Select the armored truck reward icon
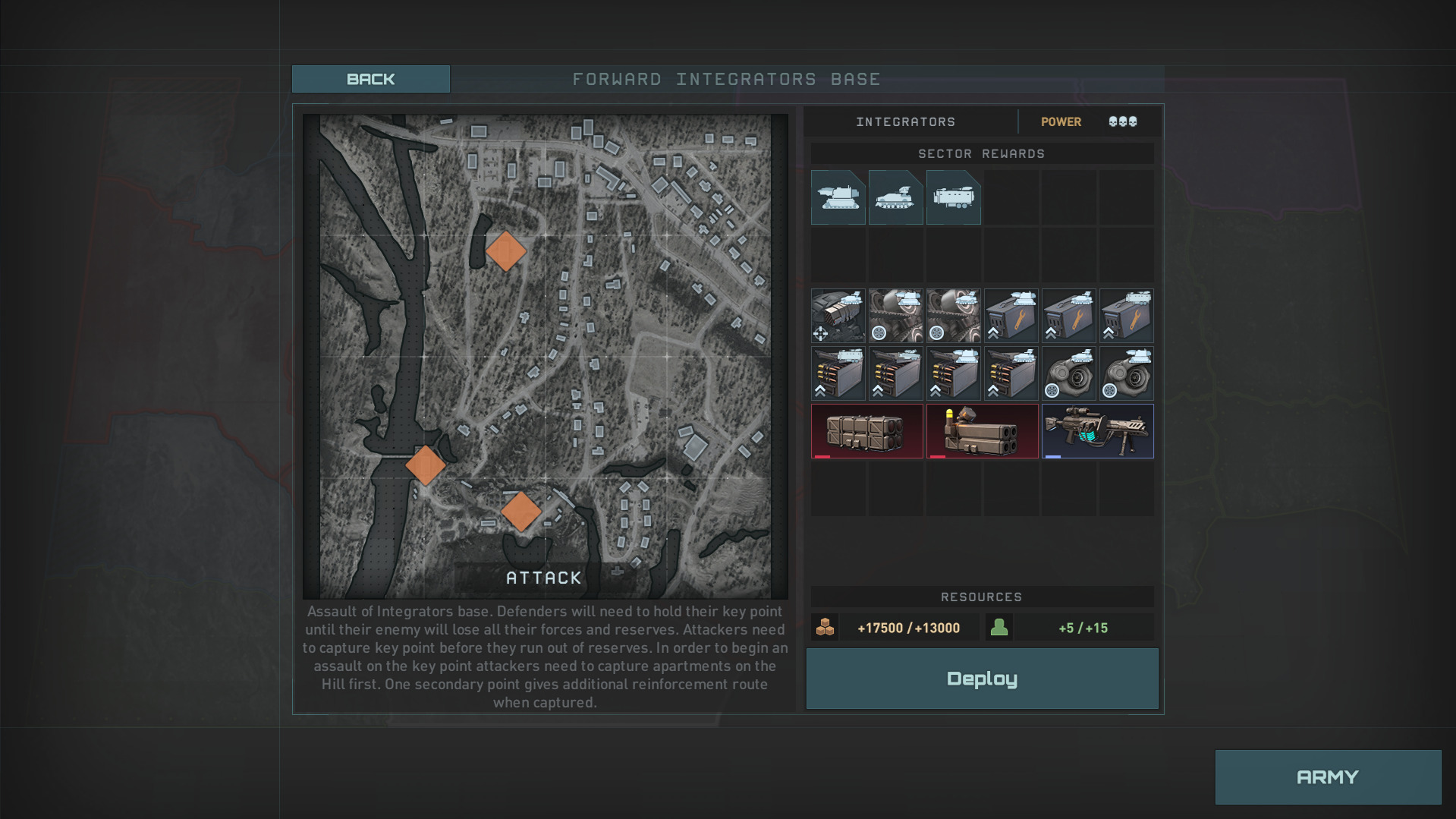The height and width of the screenshot is (819, 1456). [954, 197]
